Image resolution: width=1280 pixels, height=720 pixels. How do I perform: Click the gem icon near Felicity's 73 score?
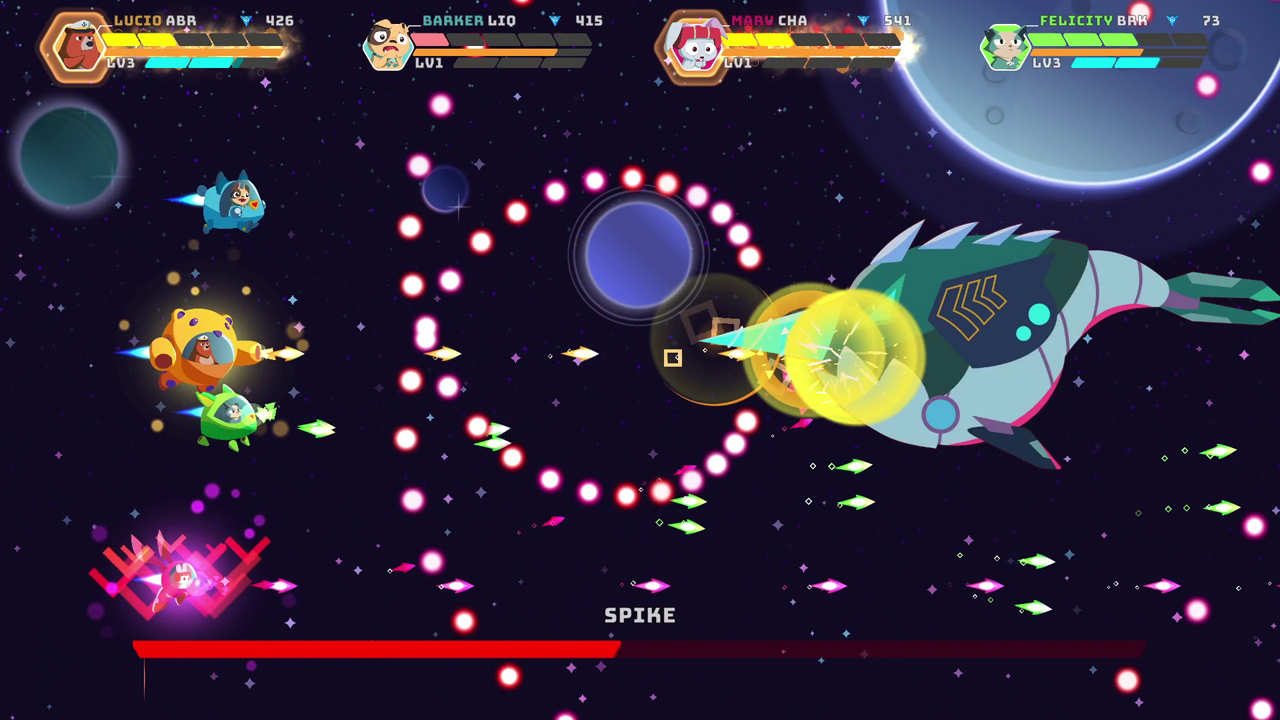(1170, 20)
